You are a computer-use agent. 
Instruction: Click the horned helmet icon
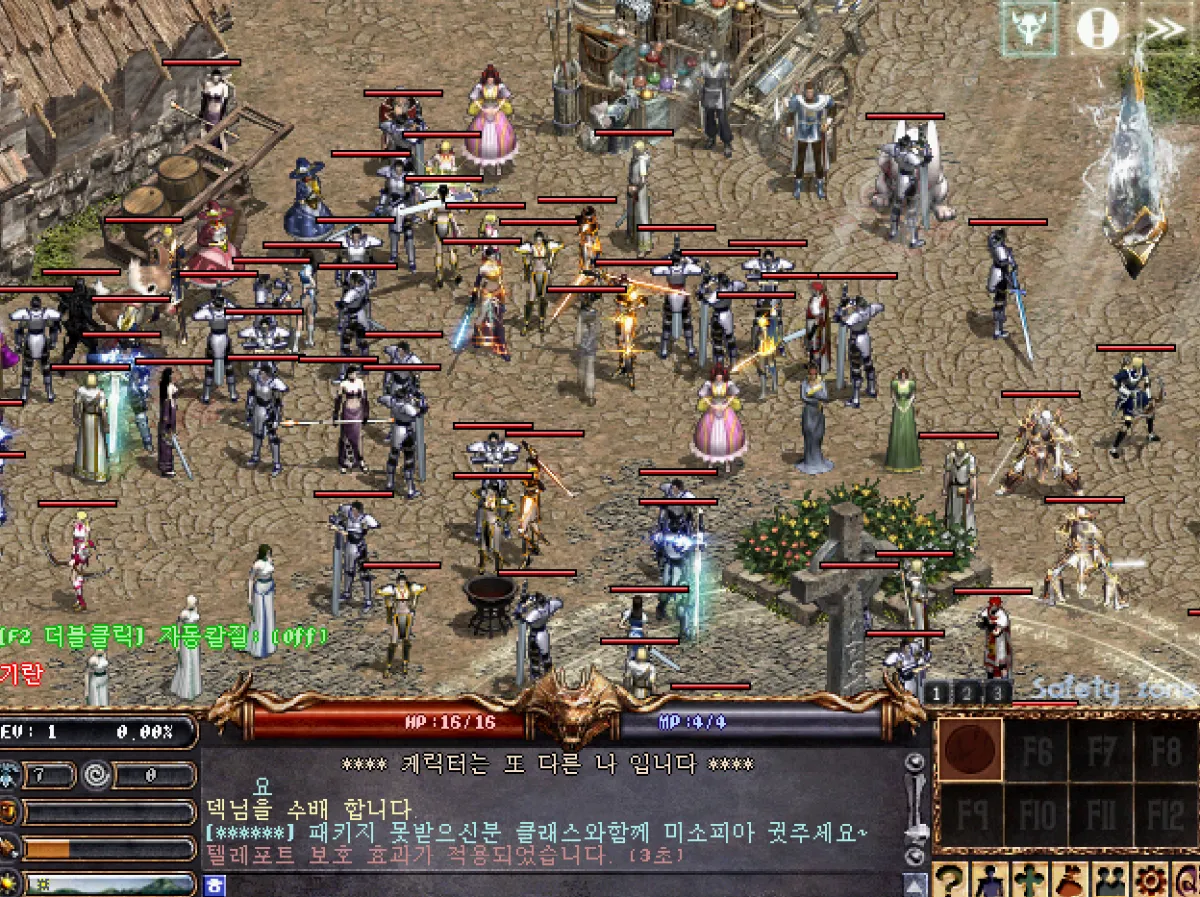[1029, 29]
